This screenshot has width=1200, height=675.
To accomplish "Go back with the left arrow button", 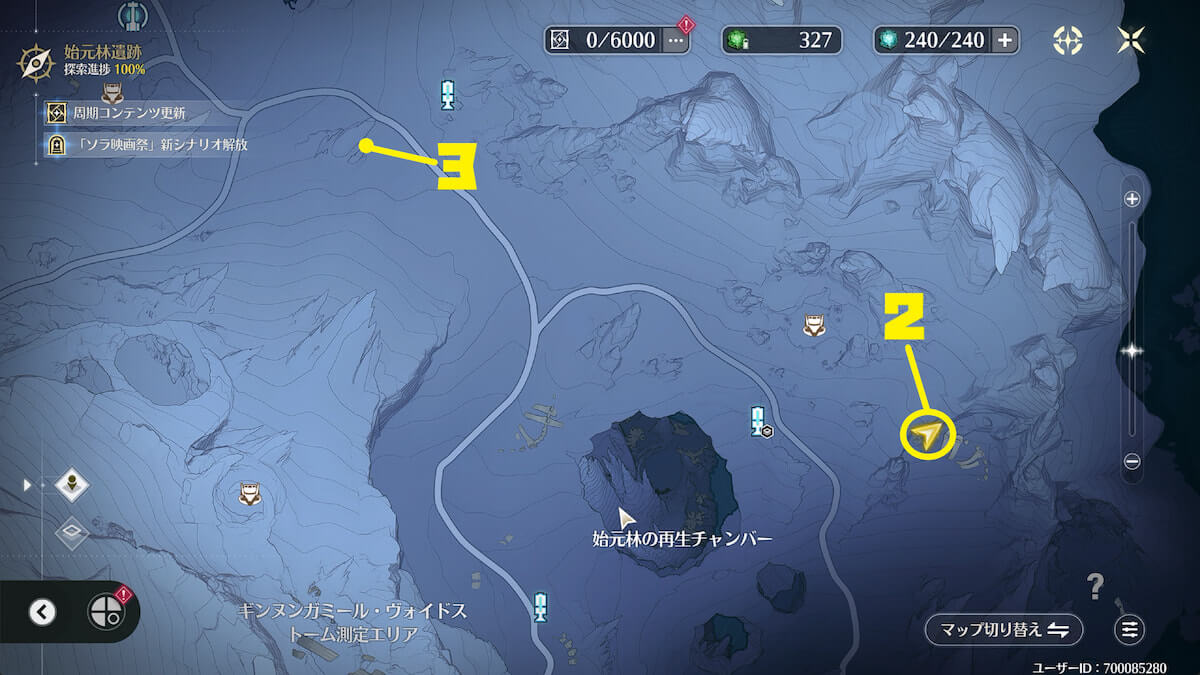I will pyautogui.click(x=42, y=612).
